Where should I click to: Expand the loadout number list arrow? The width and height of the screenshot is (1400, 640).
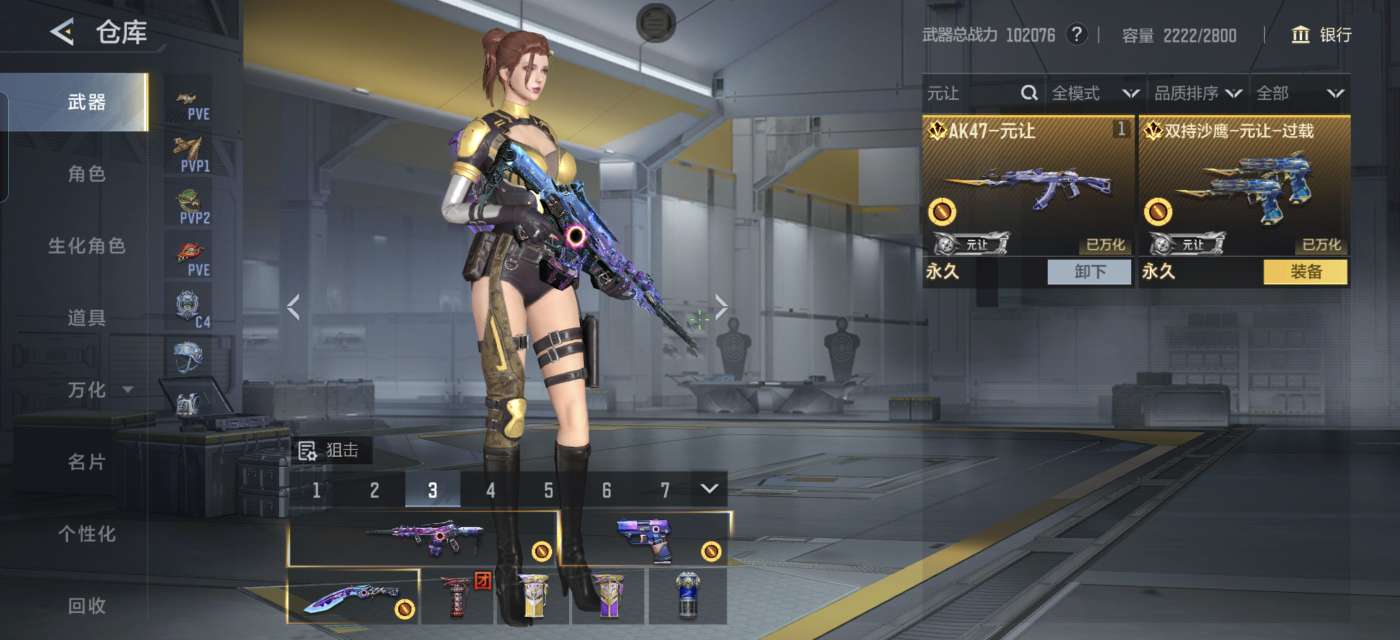(709, 489)
